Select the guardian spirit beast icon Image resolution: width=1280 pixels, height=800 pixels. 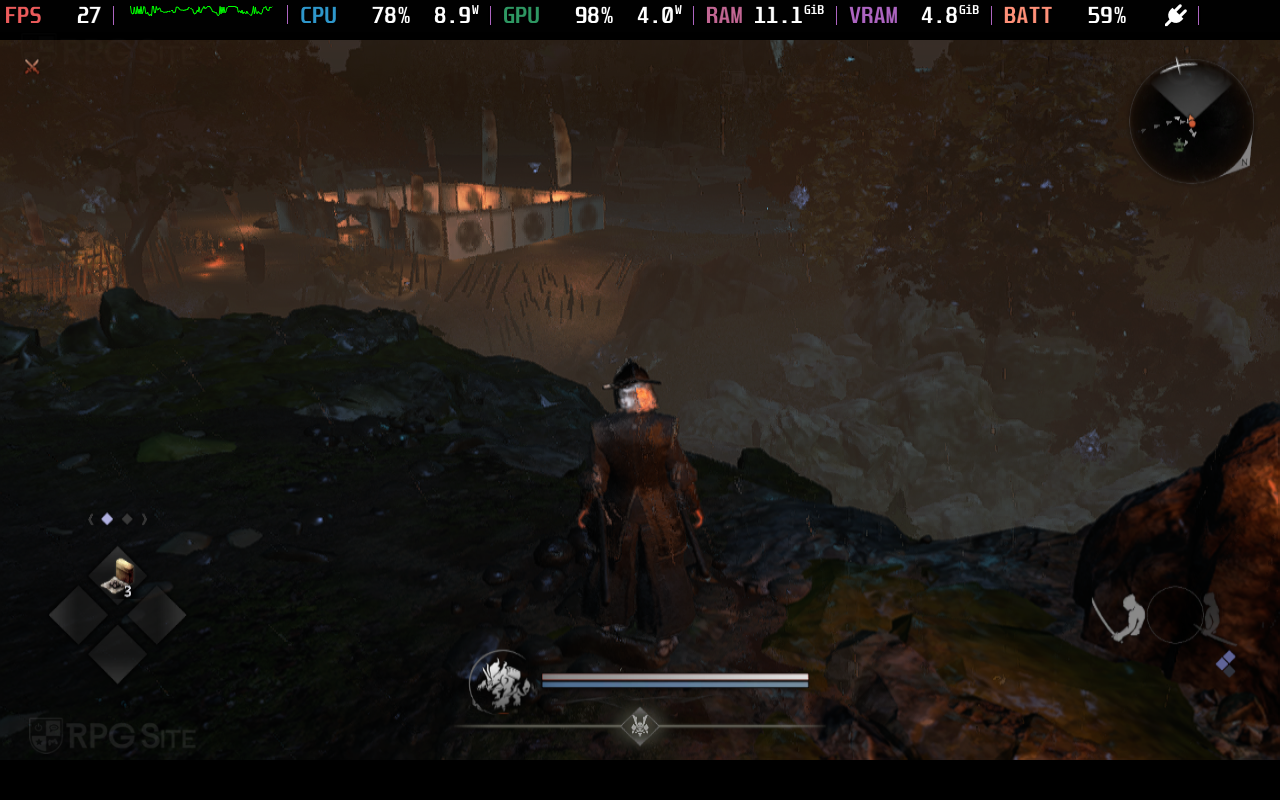pos(502,683)
